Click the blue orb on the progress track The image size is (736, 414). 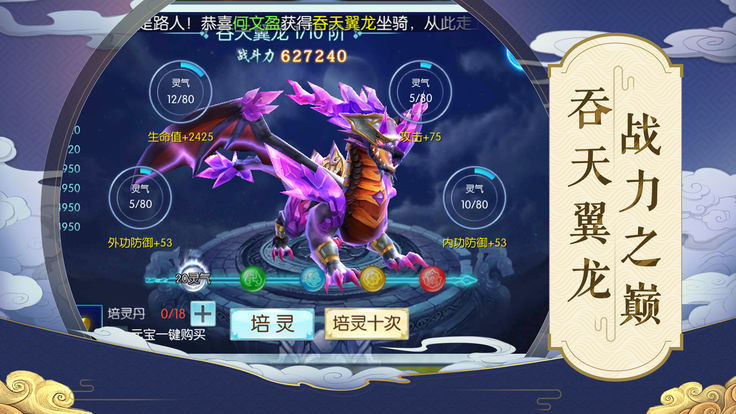click(x=312, y=276)
